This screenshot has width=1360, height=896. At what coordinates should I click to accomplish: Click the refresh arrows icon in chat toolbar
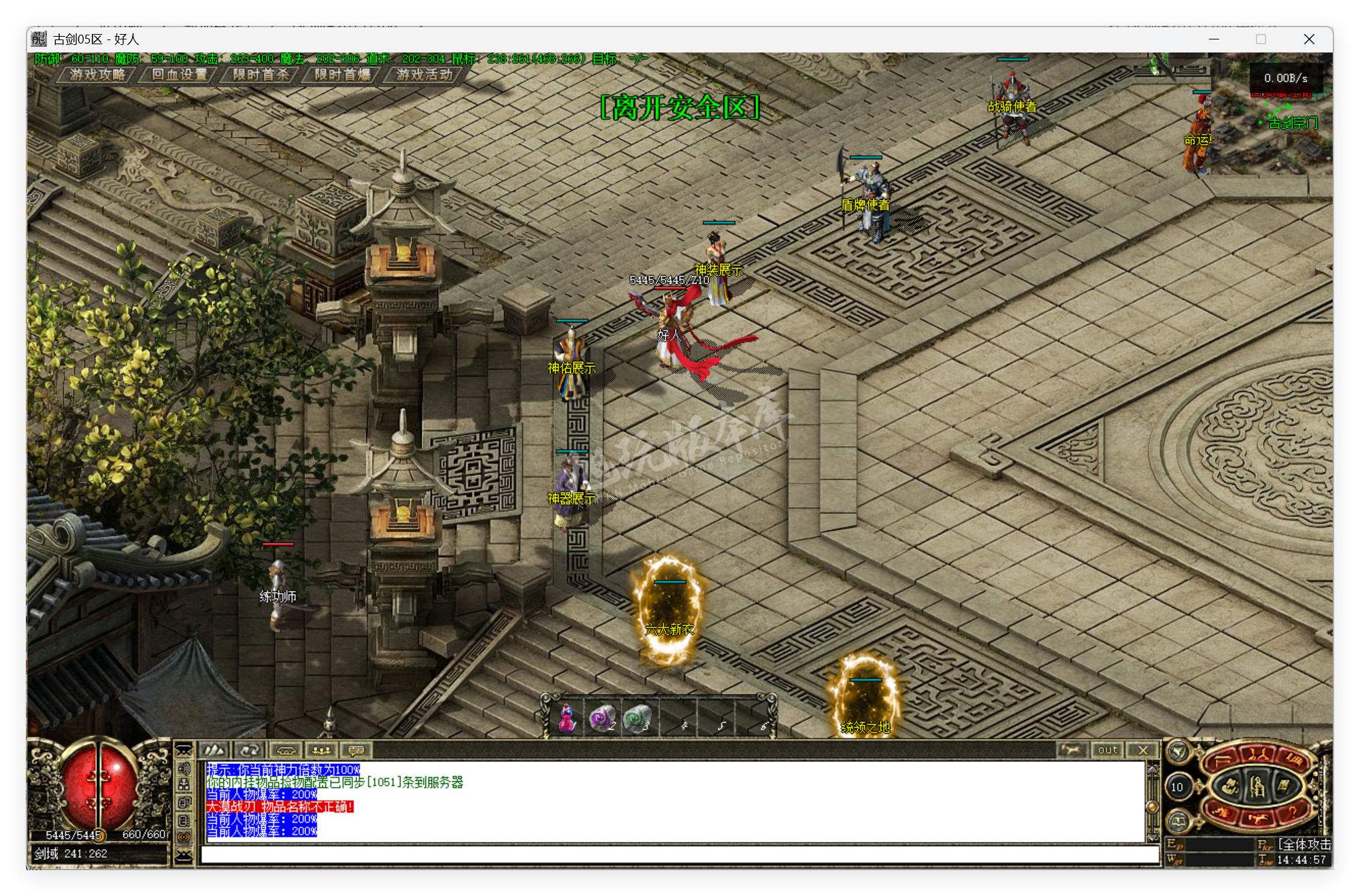[x=250, y=751]
